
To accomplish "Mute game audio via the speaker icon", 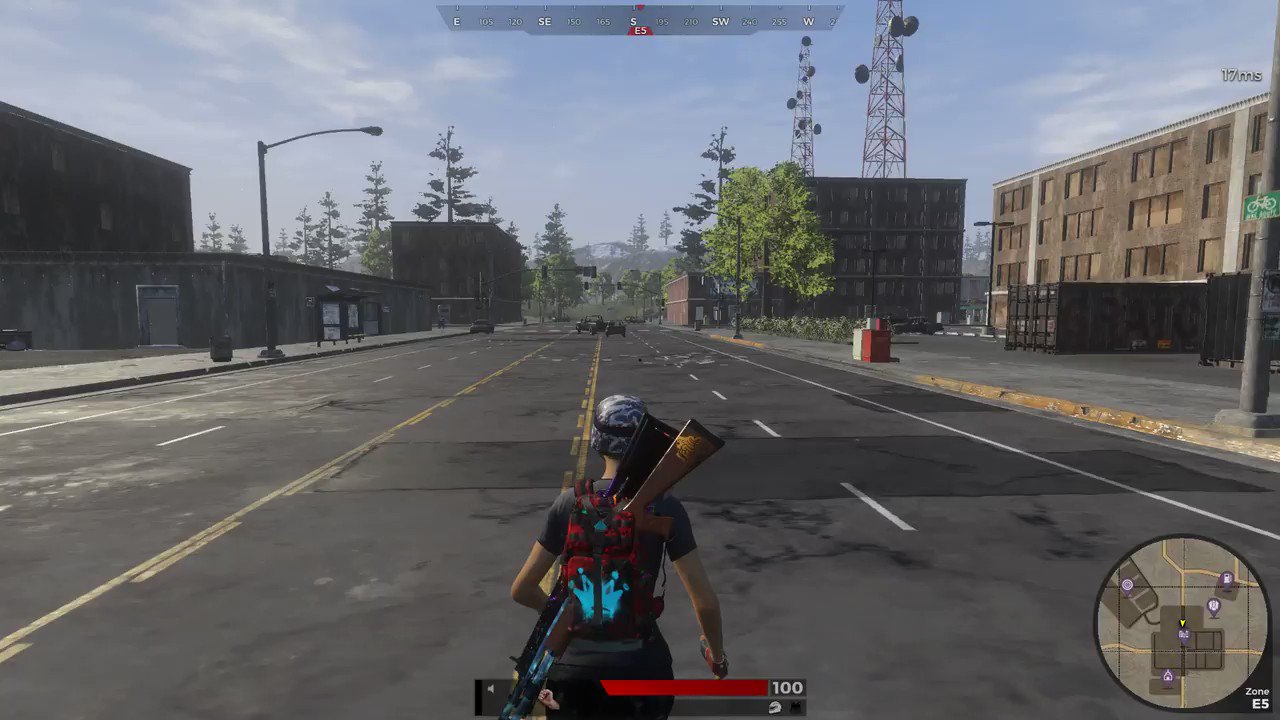I will click(x=491, y=688).
